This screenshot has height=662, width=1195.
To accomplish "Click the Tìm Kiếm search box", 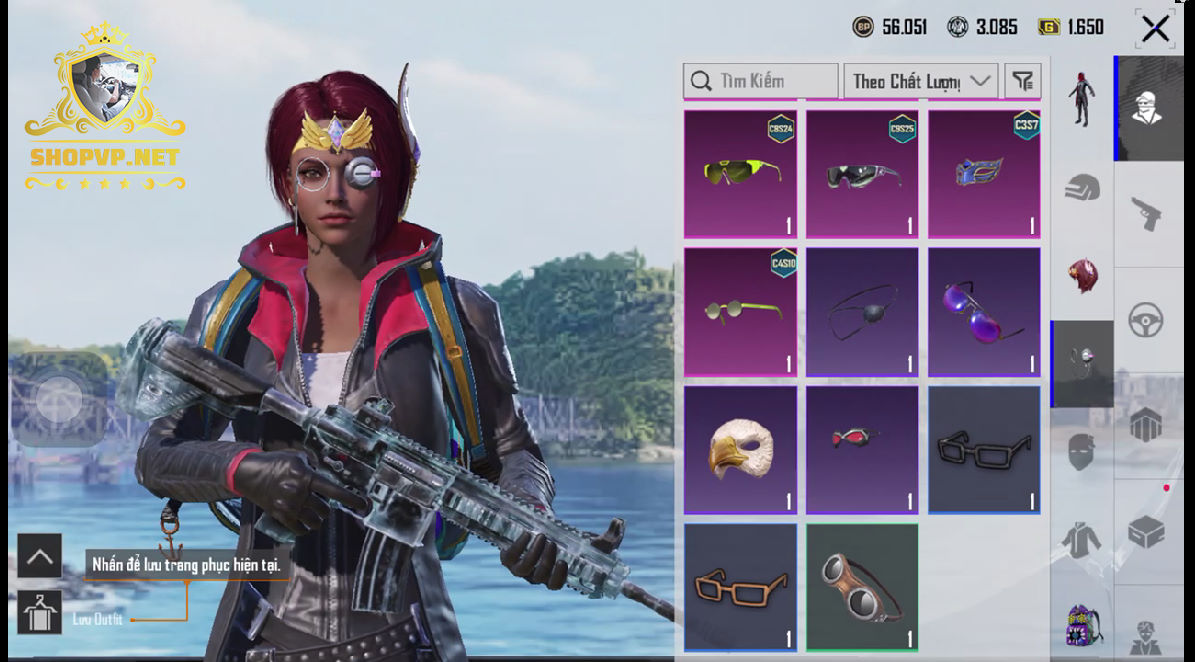I will [x=761, y=81].
